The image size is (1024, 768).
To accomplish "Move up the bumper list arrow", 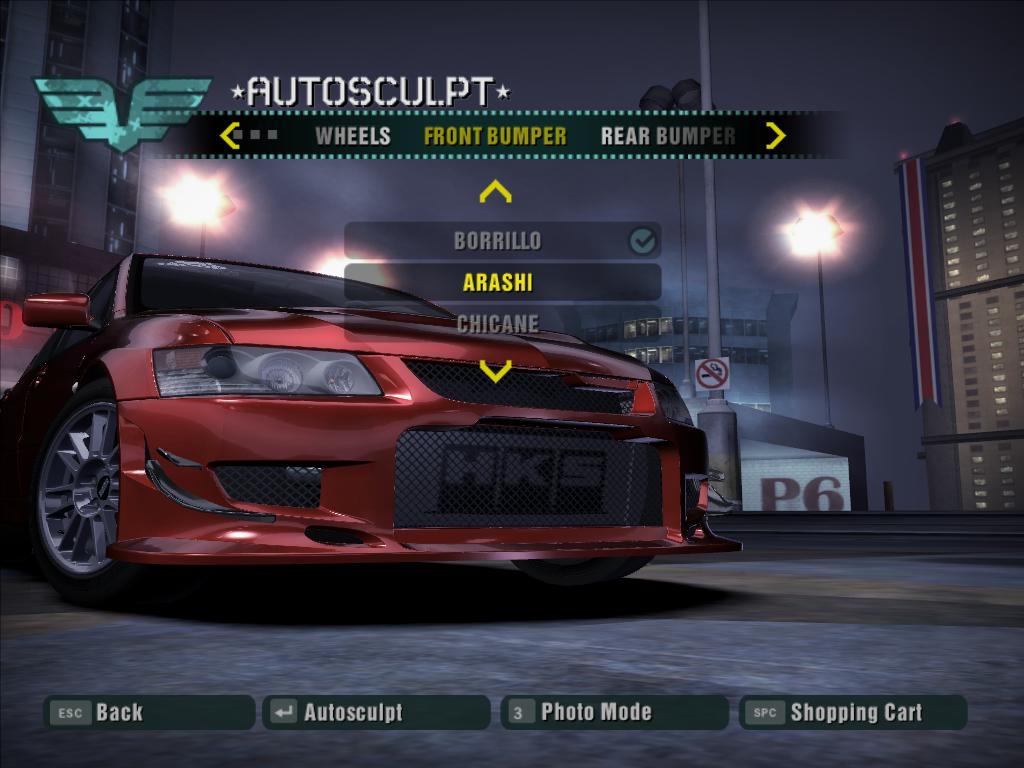I will [495, 191].
